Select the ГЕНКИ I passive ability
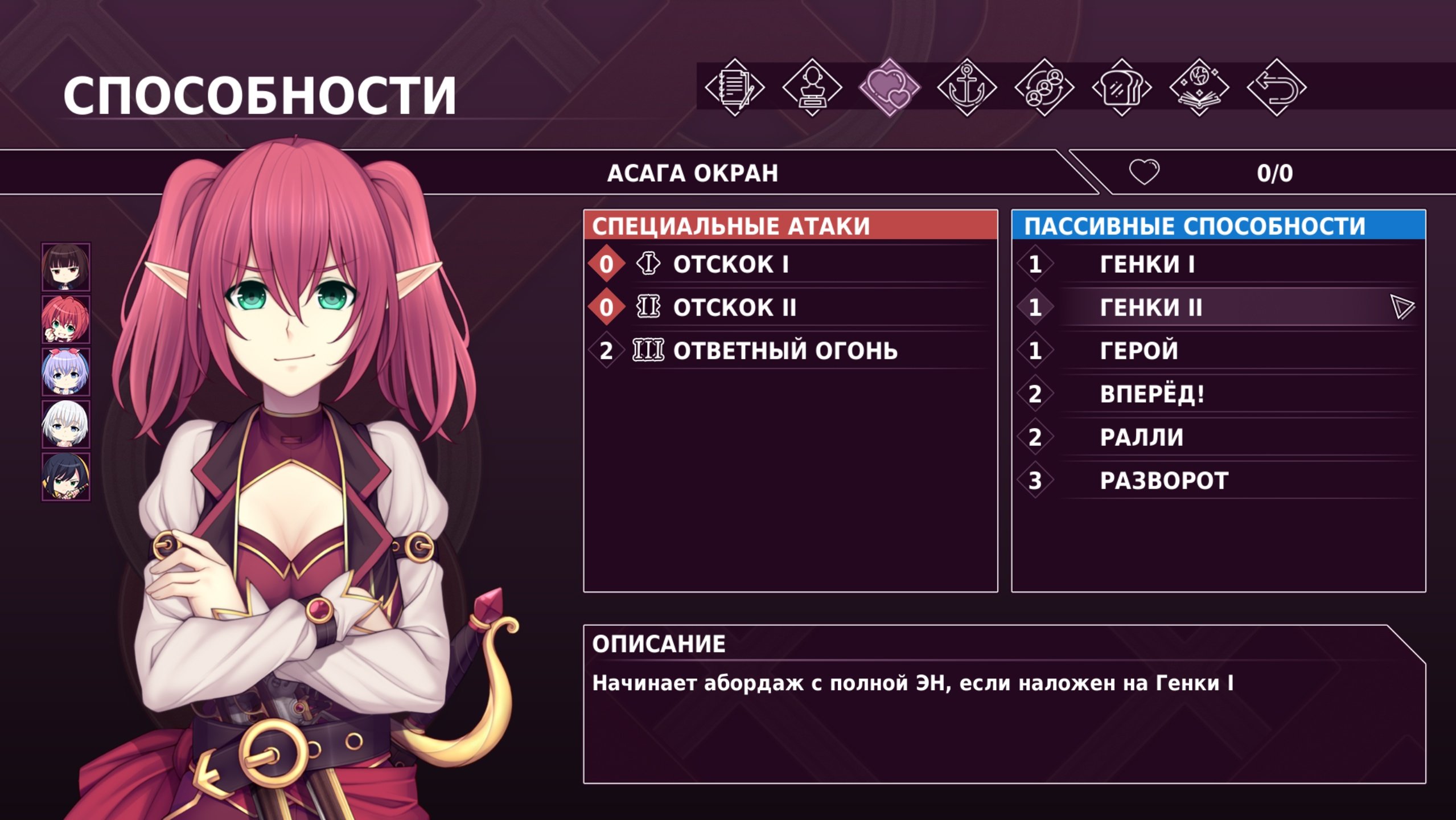 pos(1146,264)
